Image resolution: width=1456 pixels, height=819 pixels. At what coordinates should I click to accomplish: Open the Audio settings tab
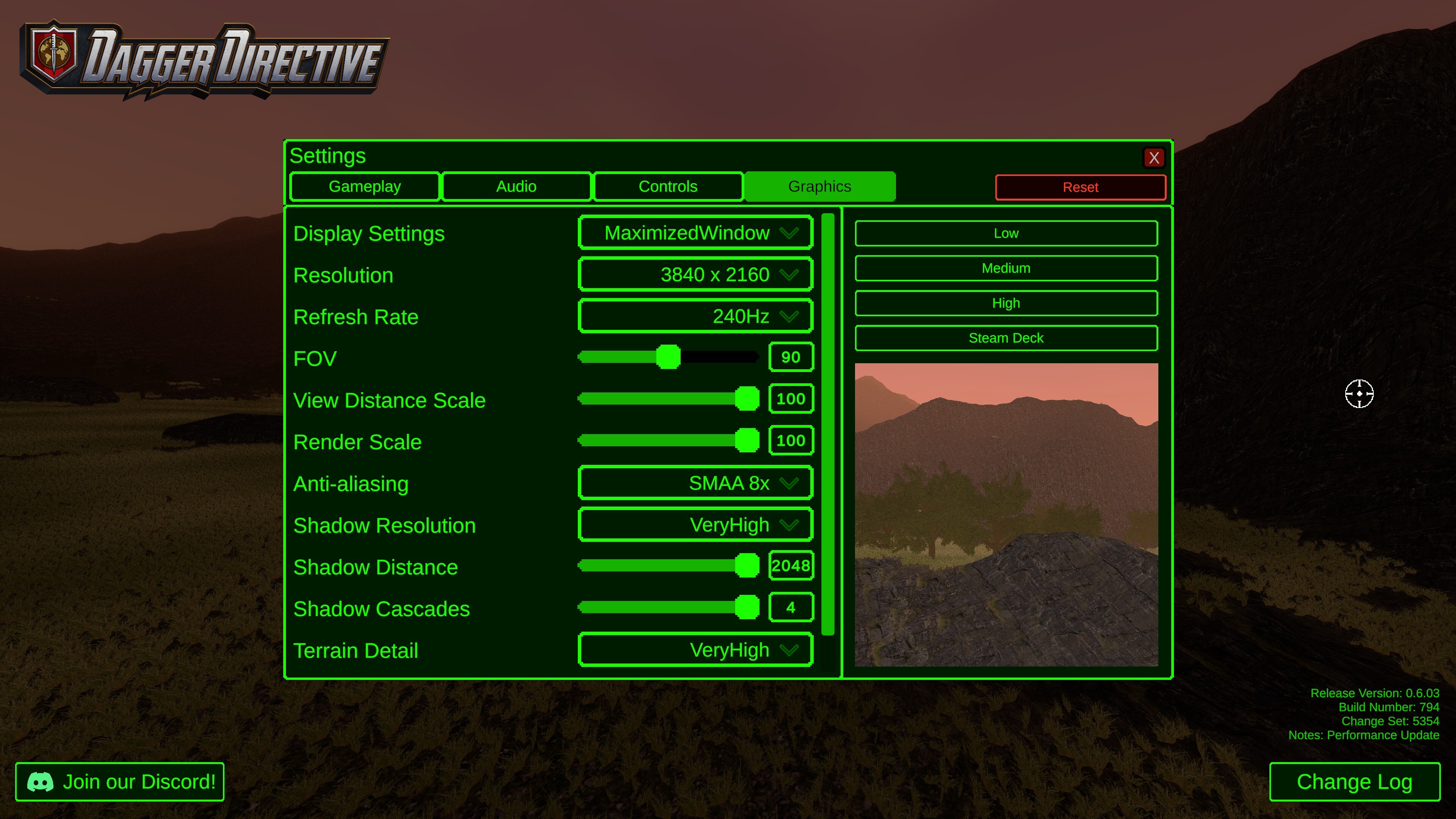click(x=516, y=187)
